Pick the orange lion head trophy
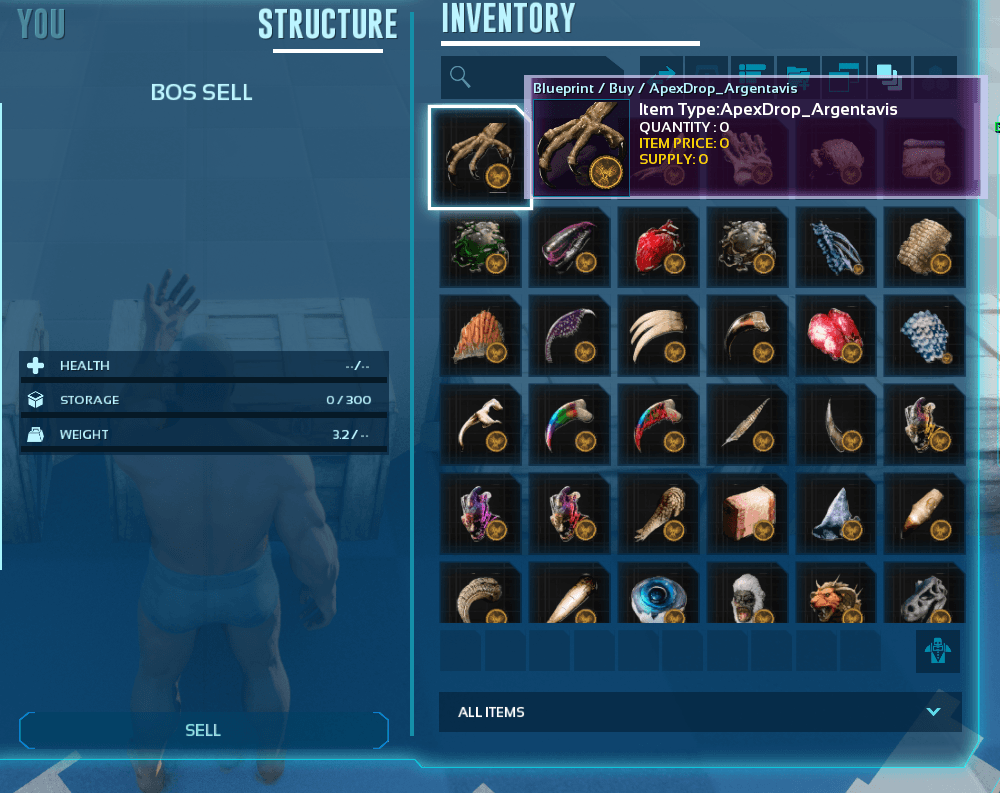This screenshot has height=793, width=1000. (x=837, y=596)
